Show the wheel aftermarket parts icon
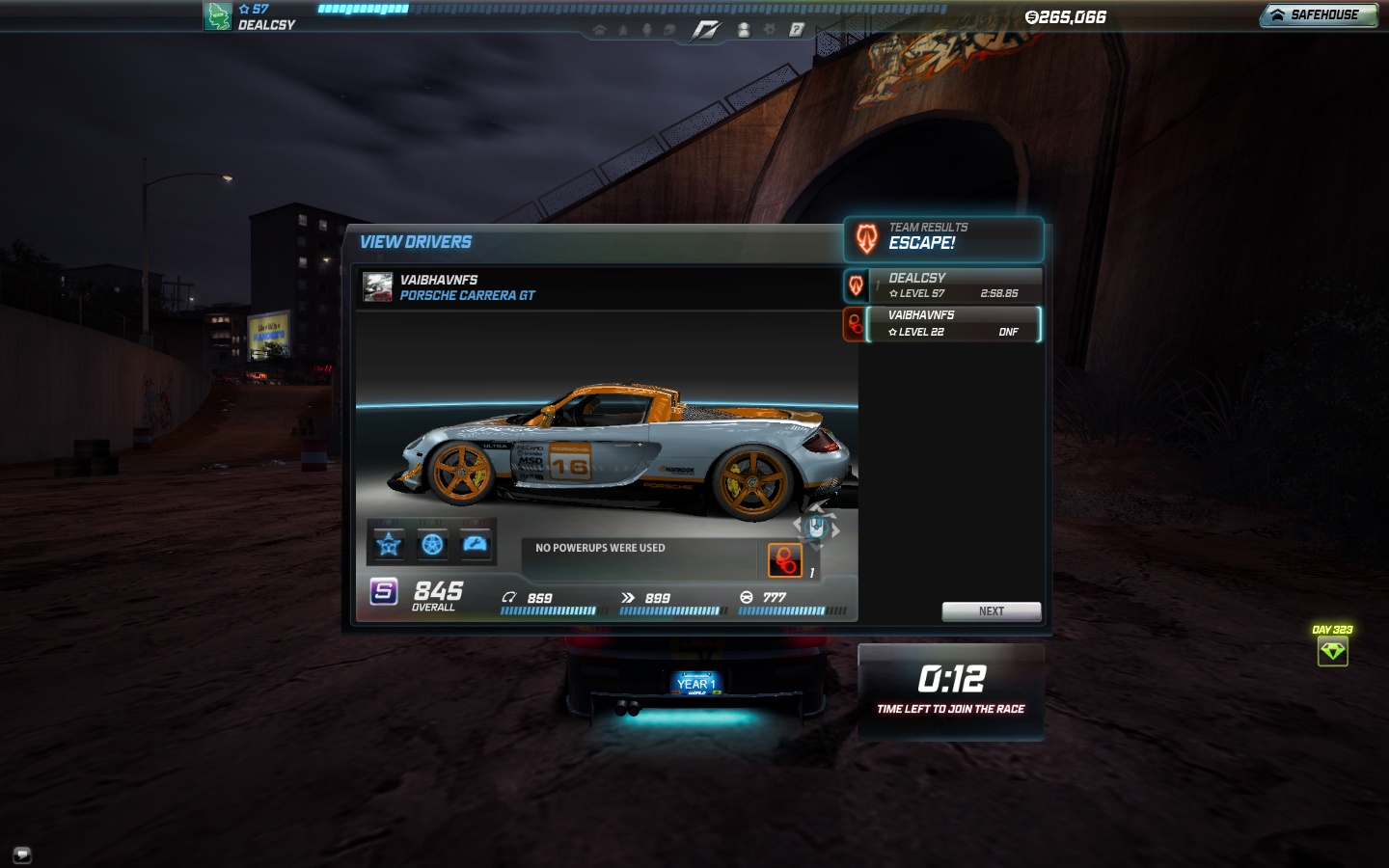Screen dimensions: 1389x868 (432, 545)
